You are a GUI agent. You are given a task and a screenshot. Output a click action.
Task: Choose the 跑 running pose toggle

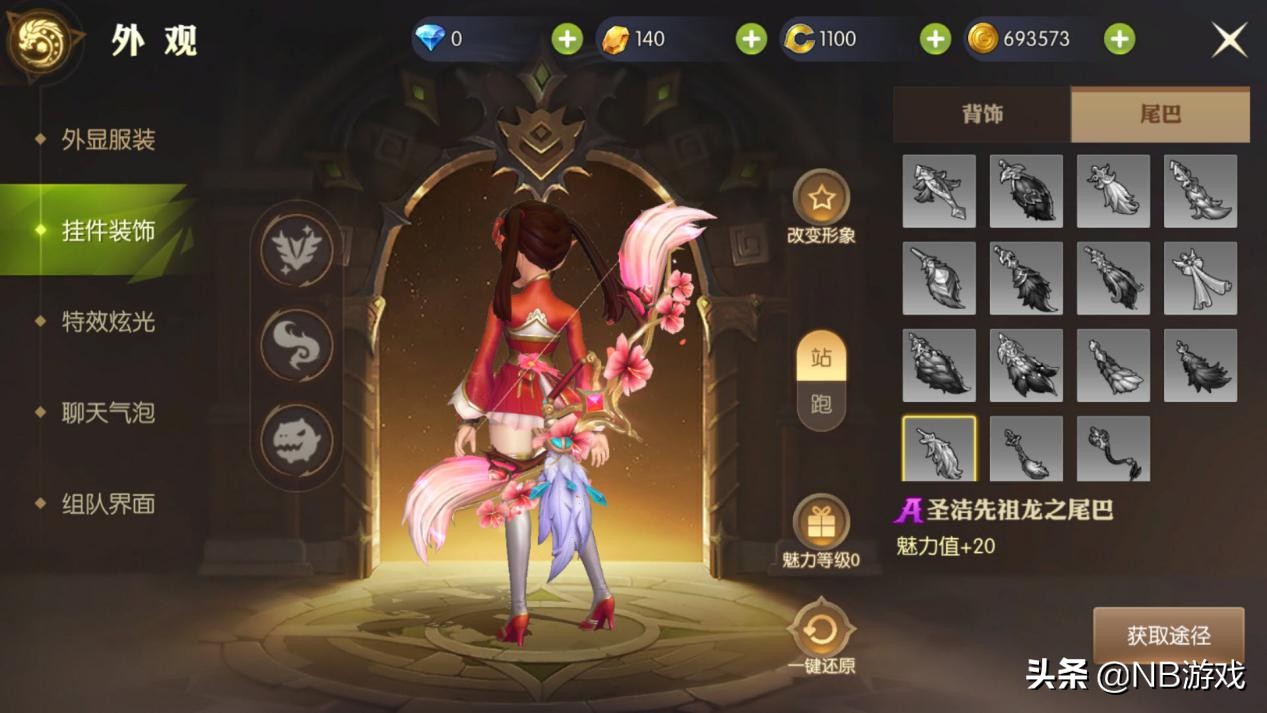point(821,405)
